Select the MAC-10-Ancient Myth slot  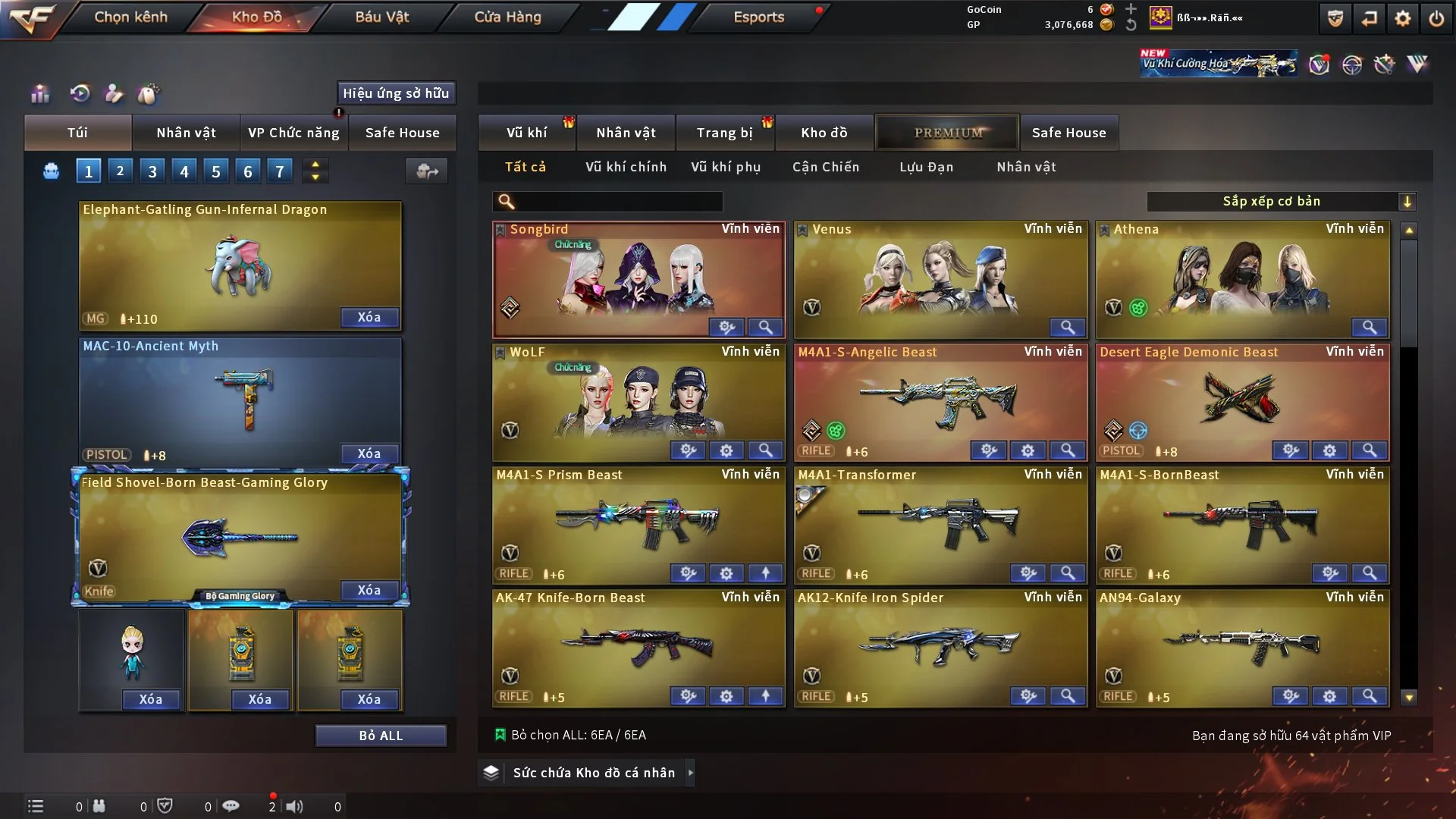point(240,398)
